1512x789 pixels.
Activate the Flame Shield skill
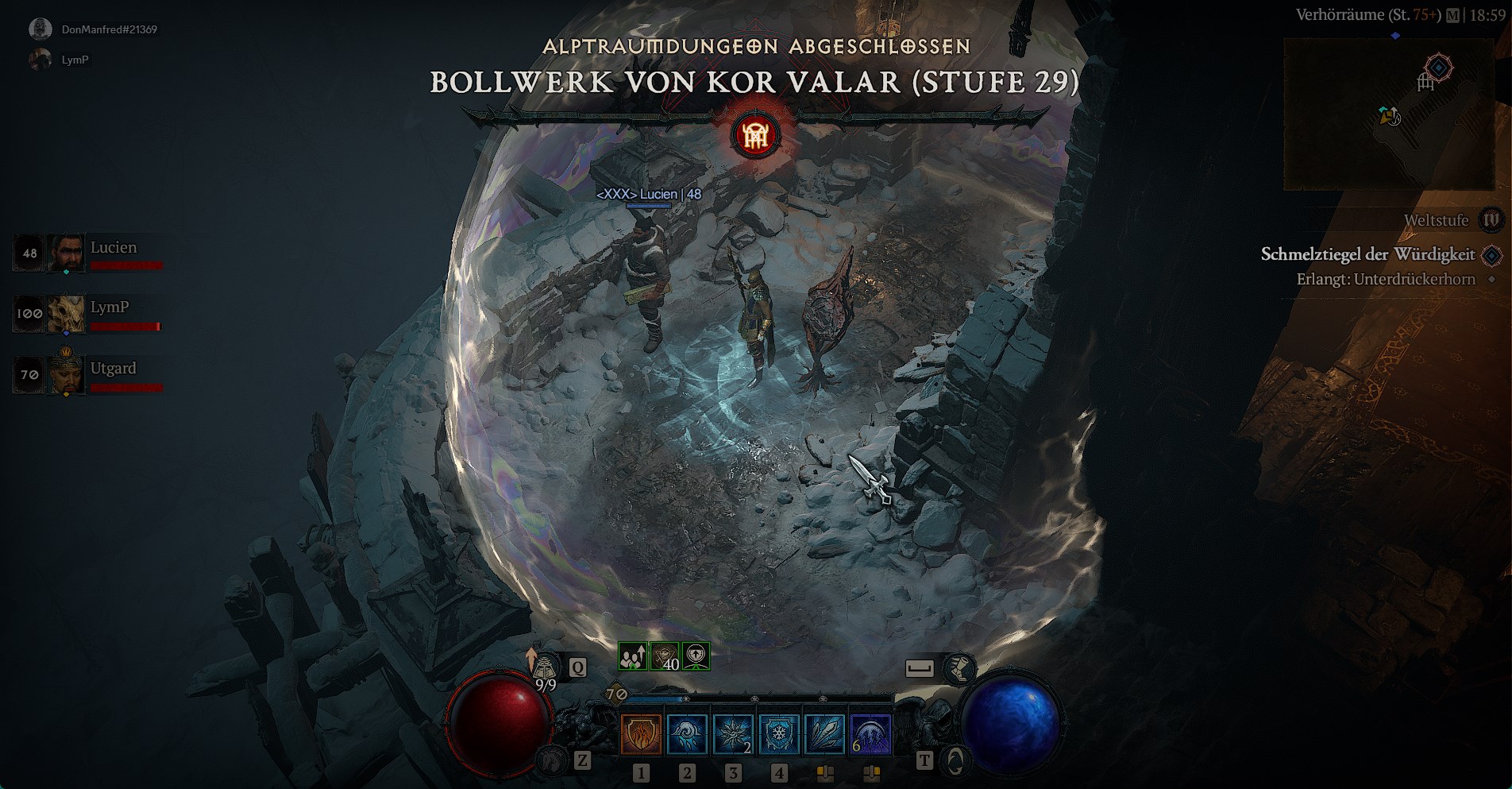click(x=641, y=733)
